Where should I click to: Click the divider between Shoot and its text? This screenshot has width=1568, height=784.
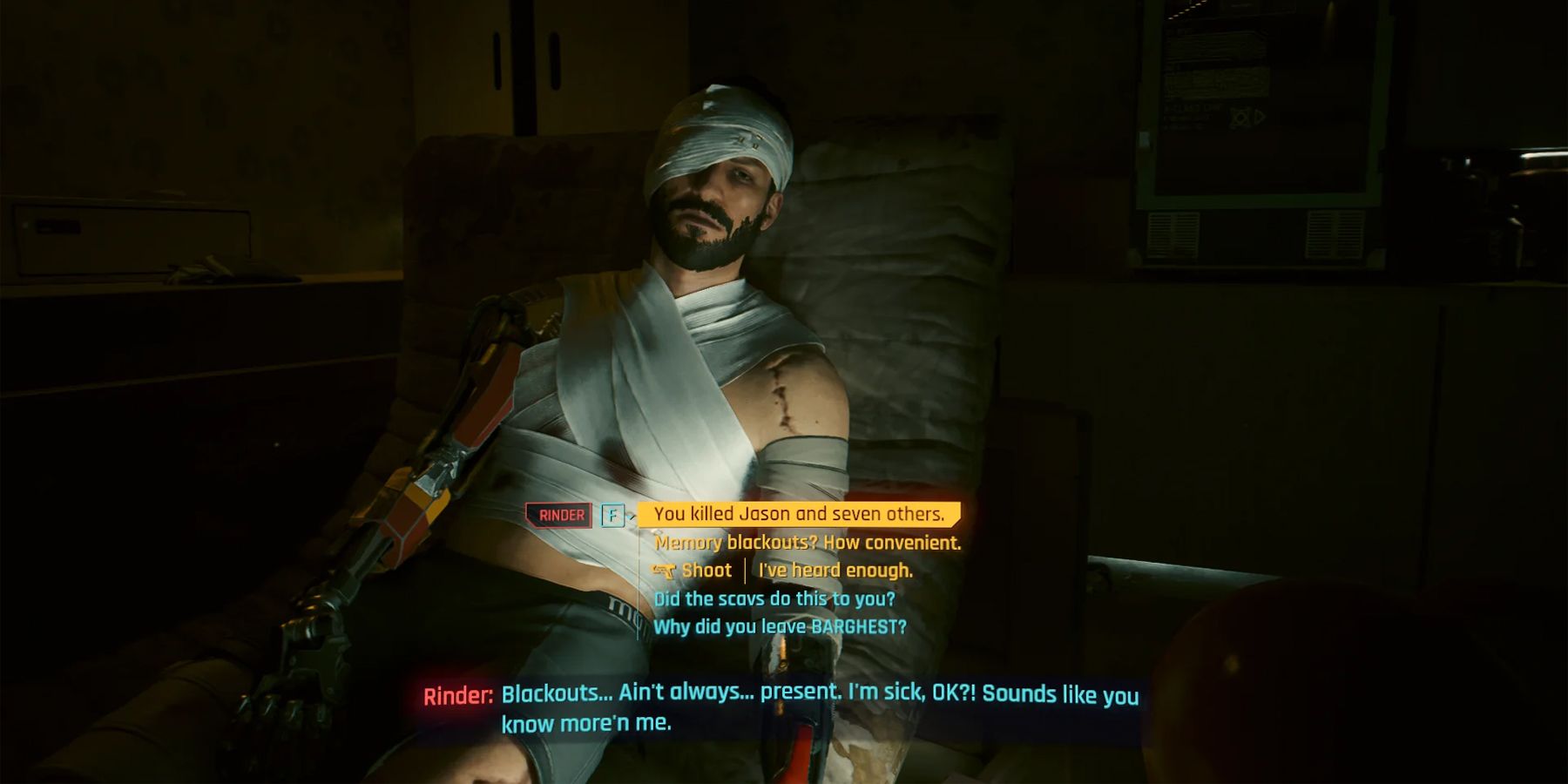click(x=746, y=571)
